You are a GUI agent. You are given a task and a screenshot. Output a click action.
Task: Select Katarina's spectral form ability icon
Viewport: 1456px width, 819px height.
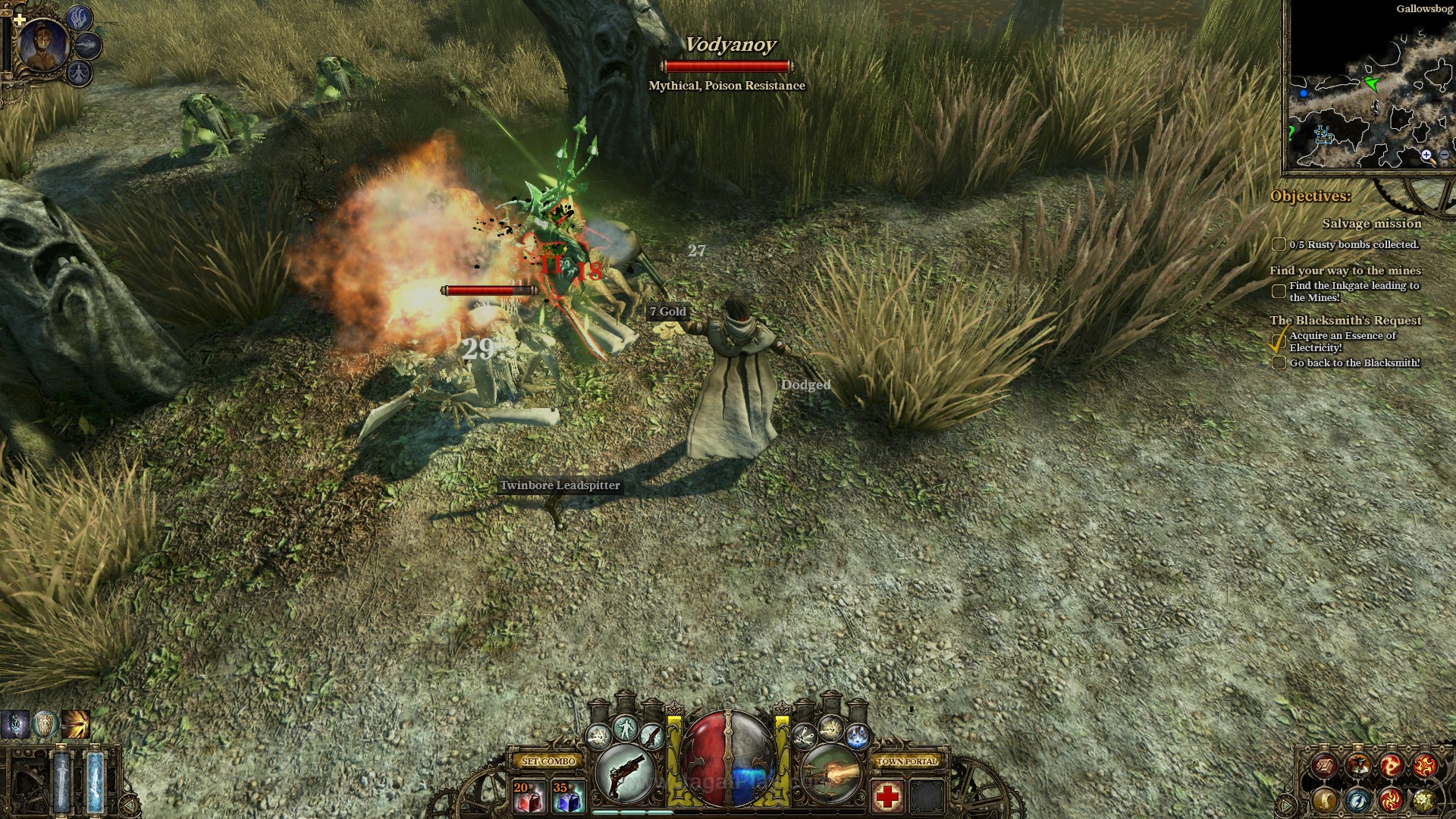pos(80,73)
